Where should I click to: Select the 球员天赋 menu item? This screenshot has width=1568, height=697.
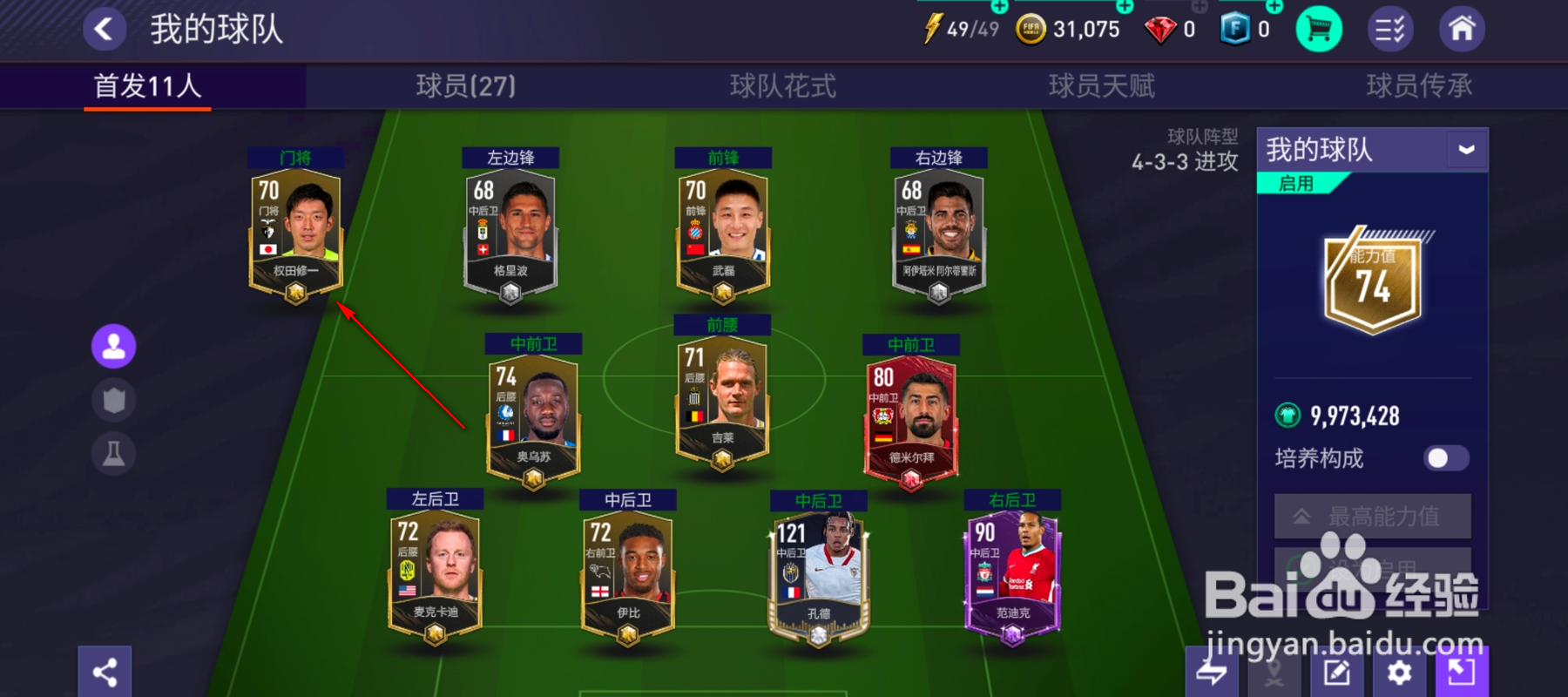[1101, 86]
